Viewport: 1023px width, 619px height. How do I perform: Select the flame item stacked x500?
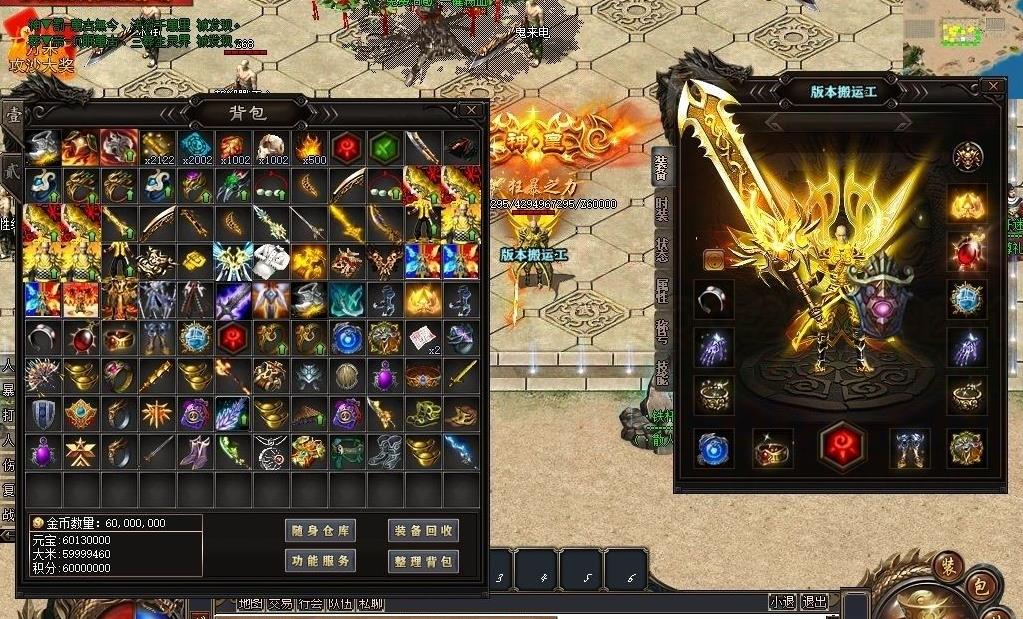pyautogui.click(x=309, y=146)
